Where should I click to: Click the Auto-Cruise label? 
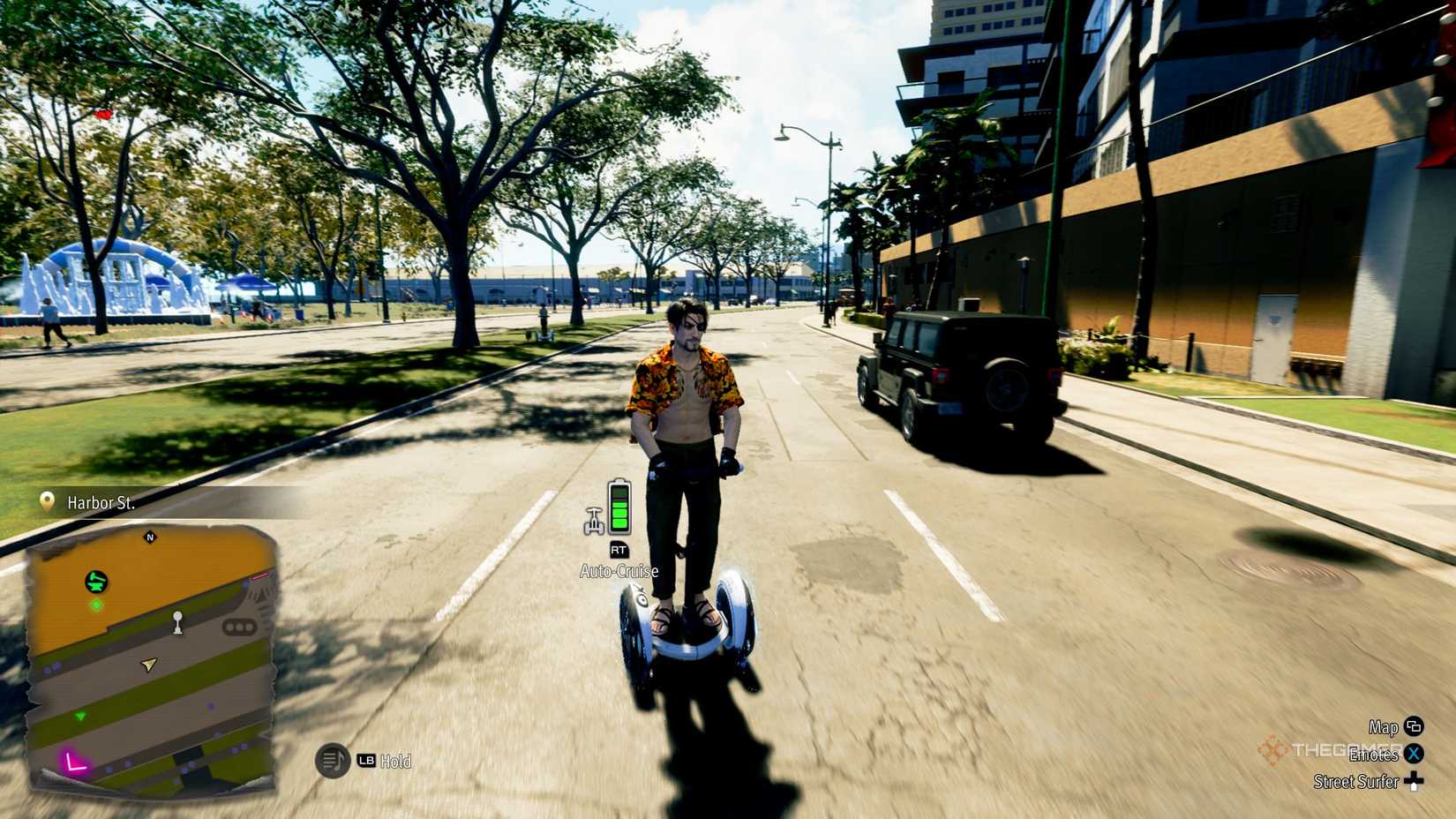tap(619, 570)
